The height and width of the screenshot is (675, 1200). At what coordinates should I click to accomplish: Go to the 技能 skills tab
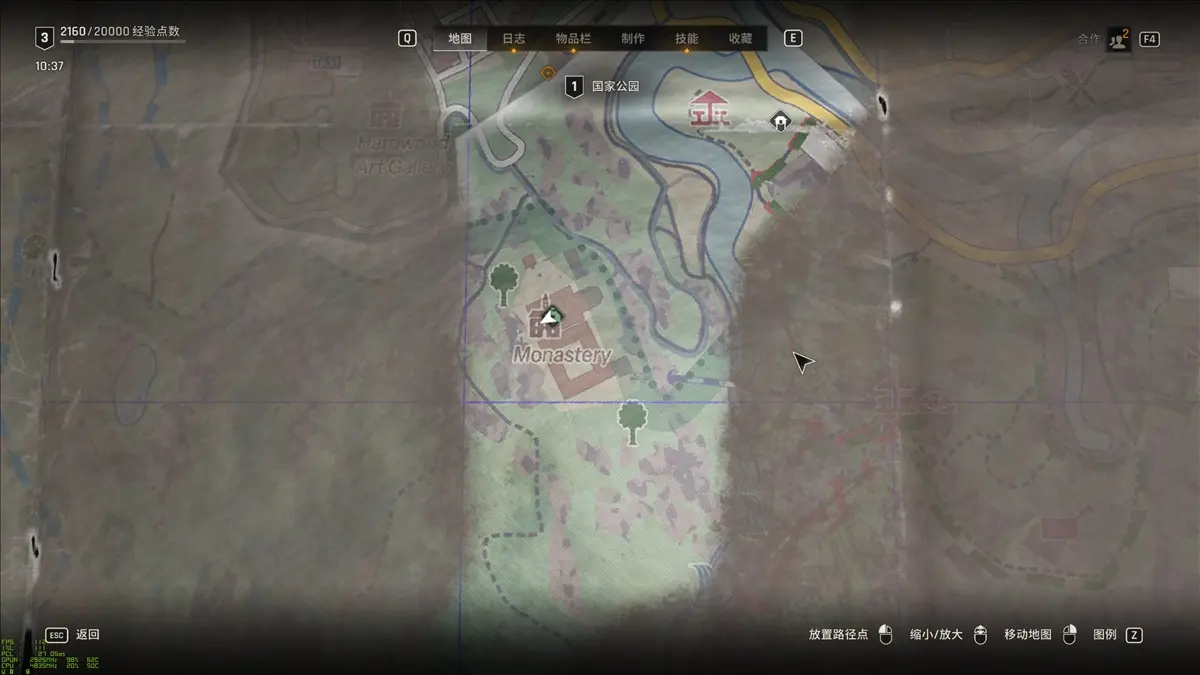(686, 39)
